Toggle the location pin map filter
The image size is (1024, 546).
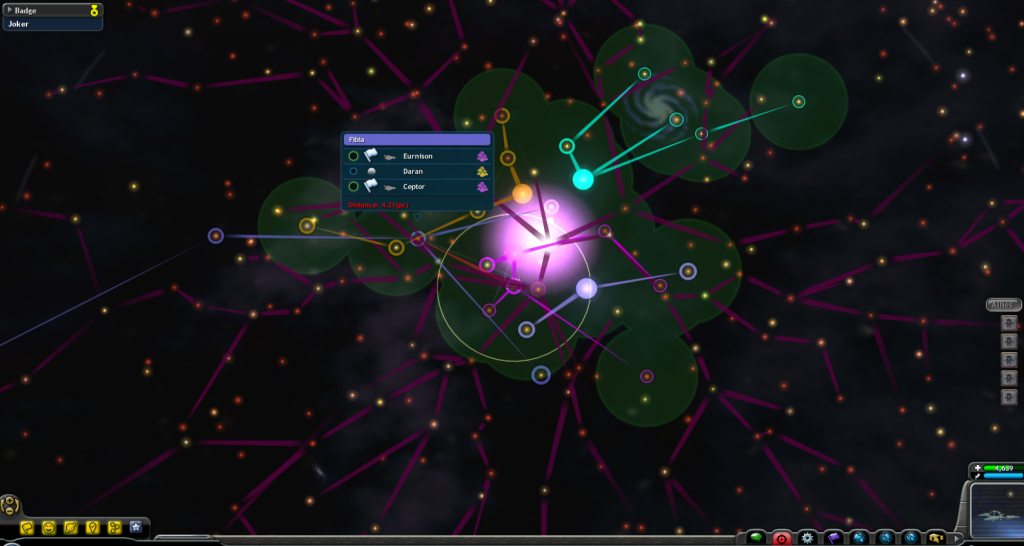pos(93,527)
